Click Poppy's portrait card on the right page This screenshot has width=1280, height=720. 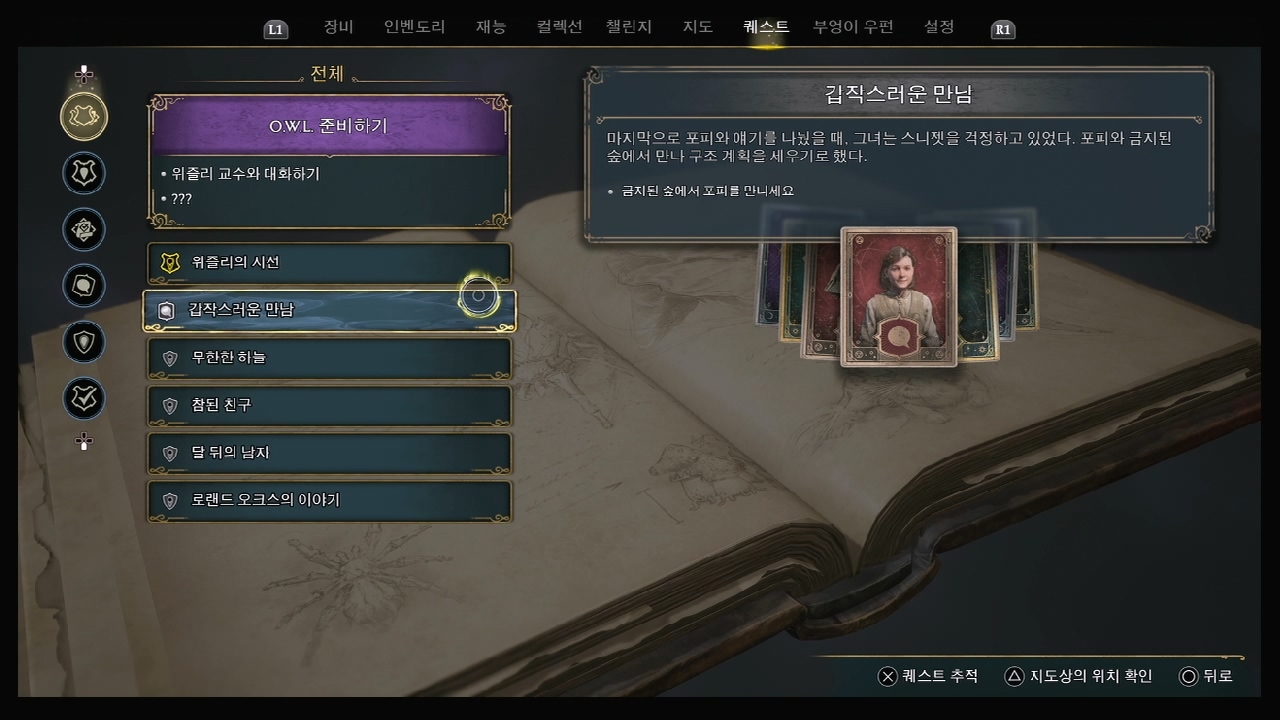(x=897, y=297)
